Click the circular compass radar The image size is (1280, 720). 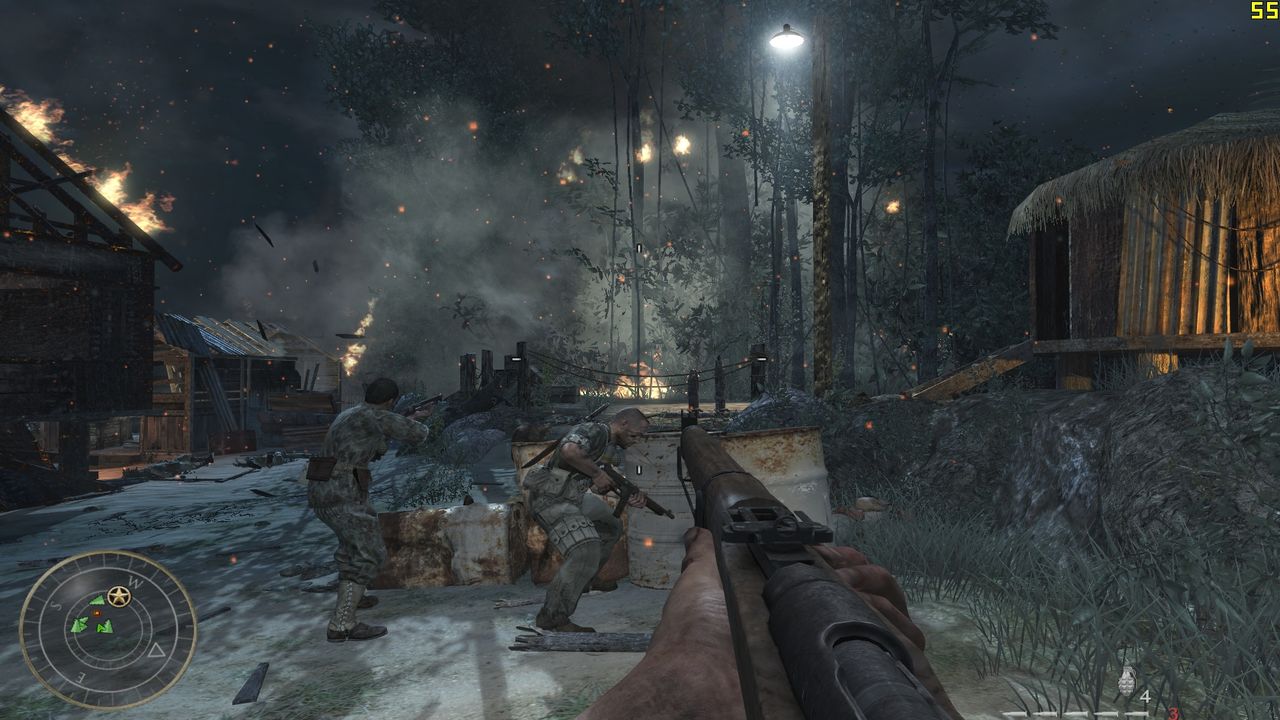coord(108,629)
